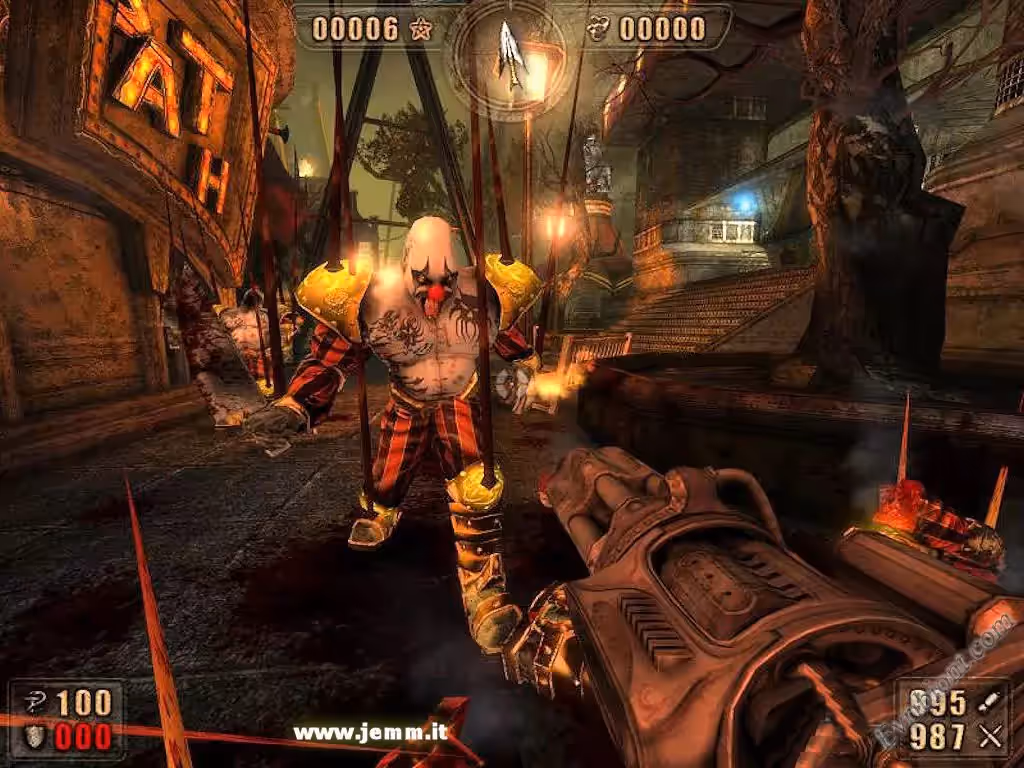The image size is (1024, 768).
Task: Select the armor shield icon
Action: click(x=33, y=737)
